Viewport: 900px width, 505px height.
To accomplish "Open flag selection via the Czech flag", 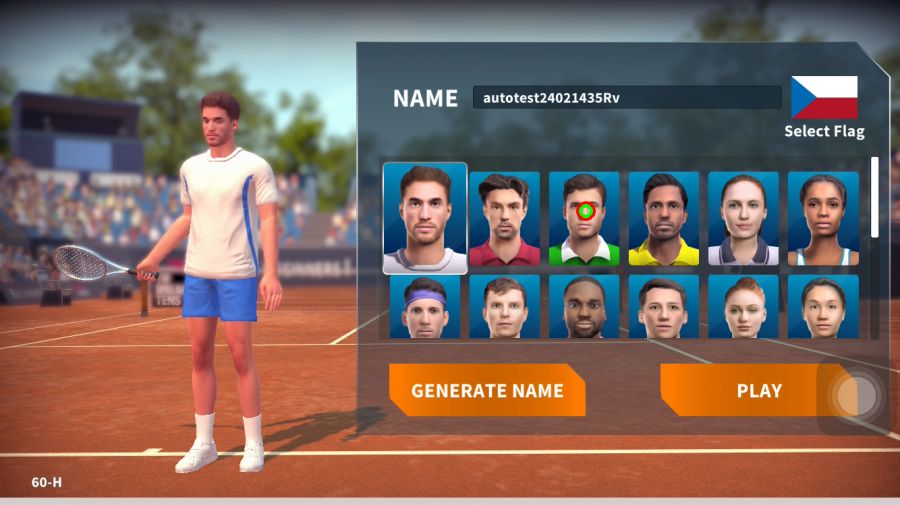I will coord(824,97).
